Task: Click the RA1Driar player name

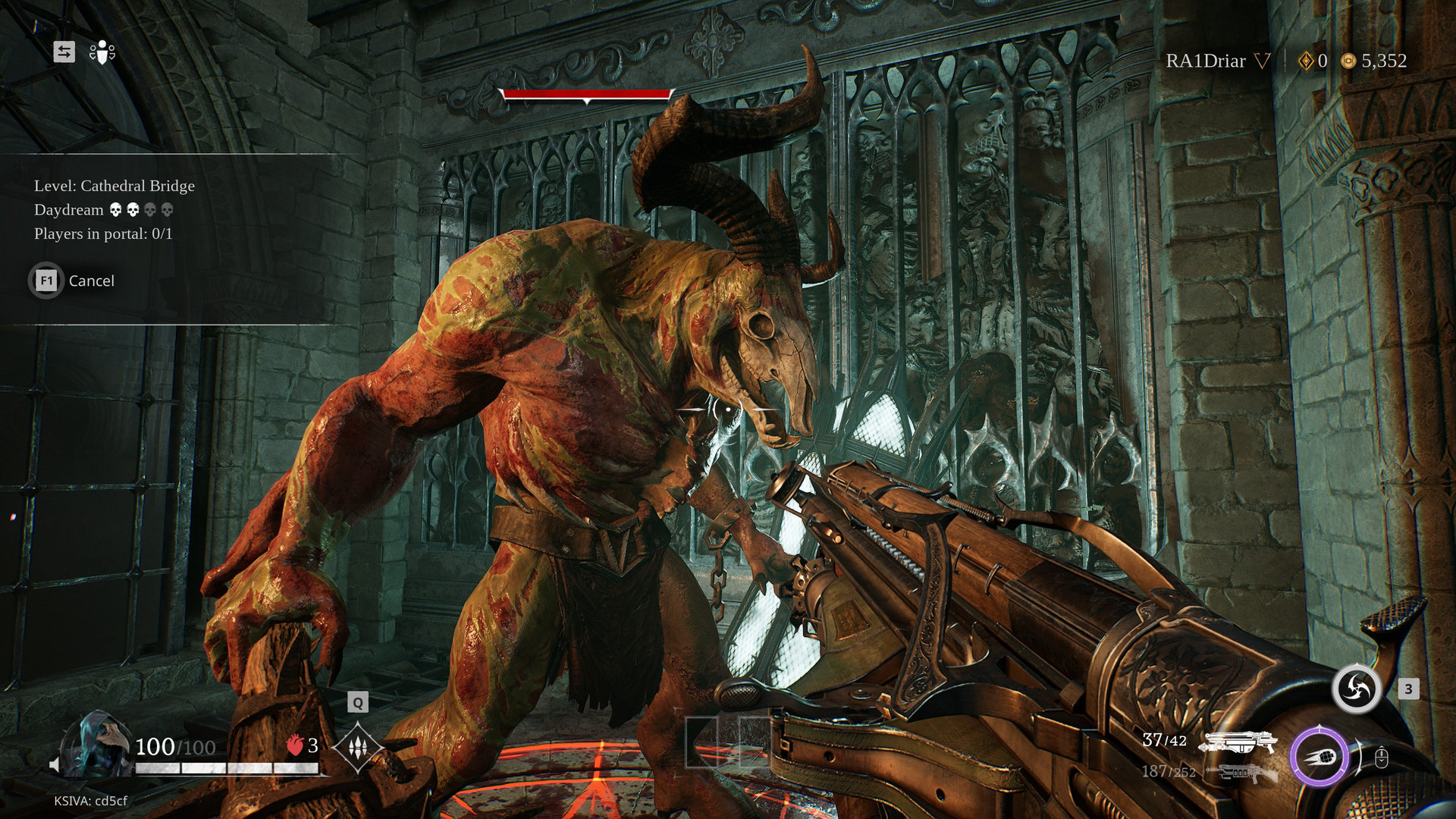Action: tap(1205, 61)
